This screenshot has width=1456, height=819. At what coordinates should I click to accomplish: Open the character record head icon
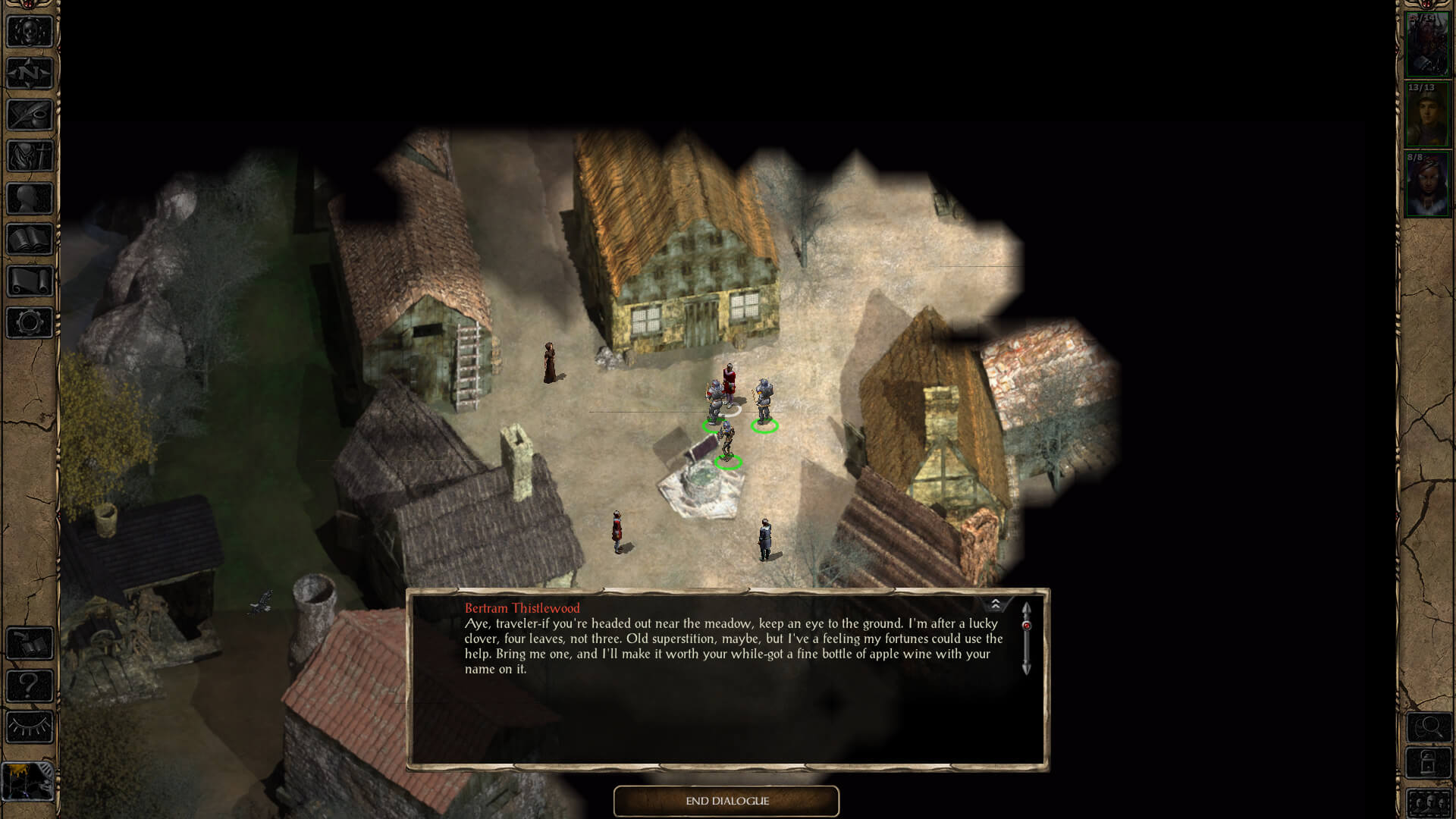click(x=30, y=199)
